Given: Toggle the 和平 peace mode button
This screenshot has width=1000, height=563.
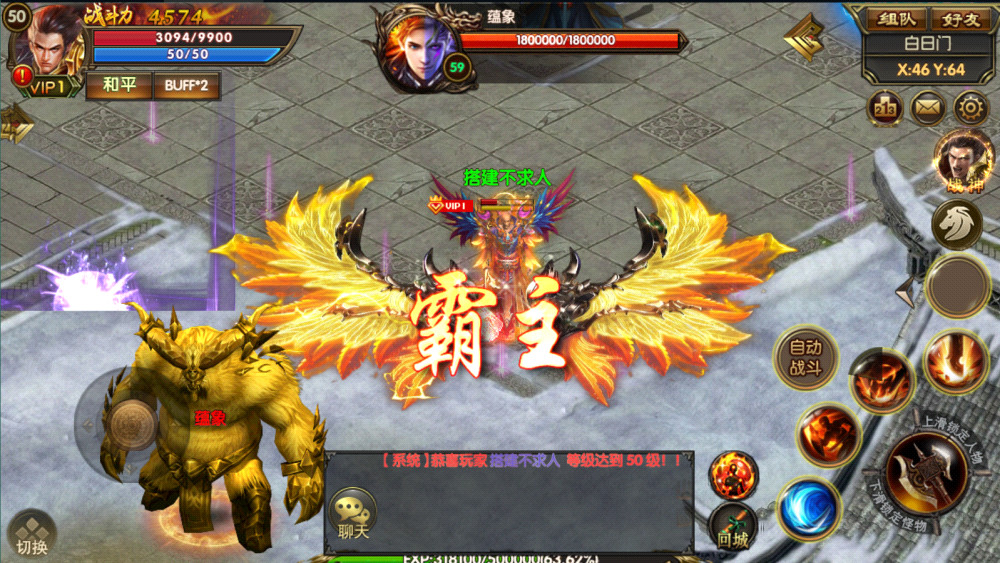Looking at the screenshot, I should tap(118, 85).
